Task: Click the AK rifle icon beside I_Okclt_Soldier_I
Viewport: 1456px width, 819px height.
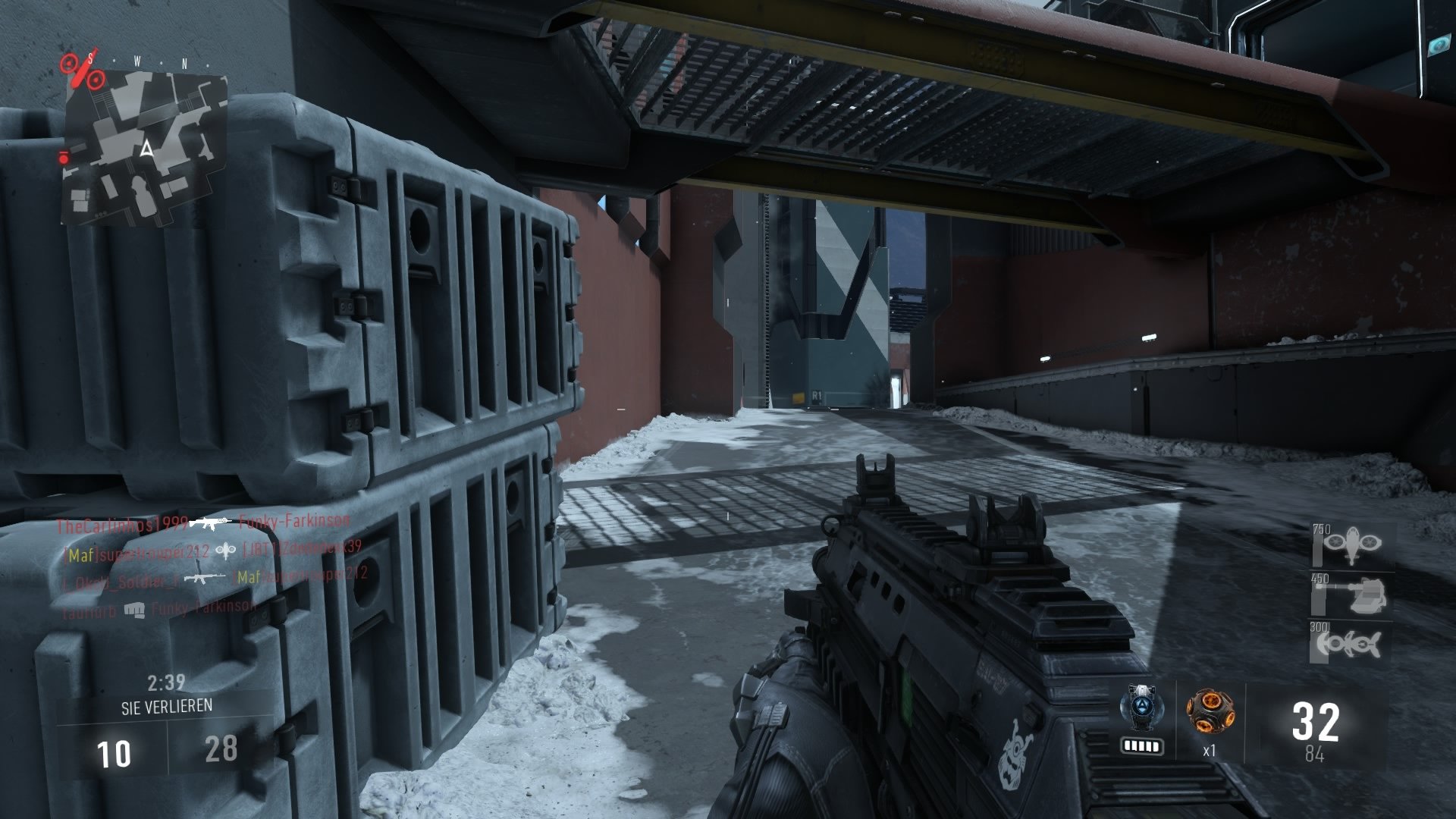Action: [205, 578]
